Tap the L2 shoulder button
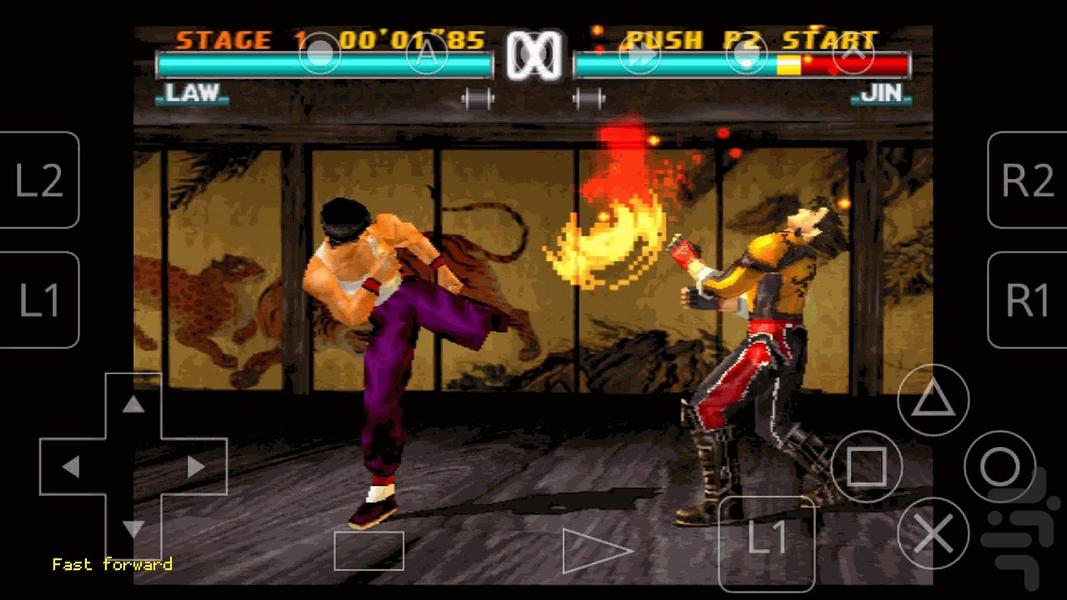 [x=40, y=180]
